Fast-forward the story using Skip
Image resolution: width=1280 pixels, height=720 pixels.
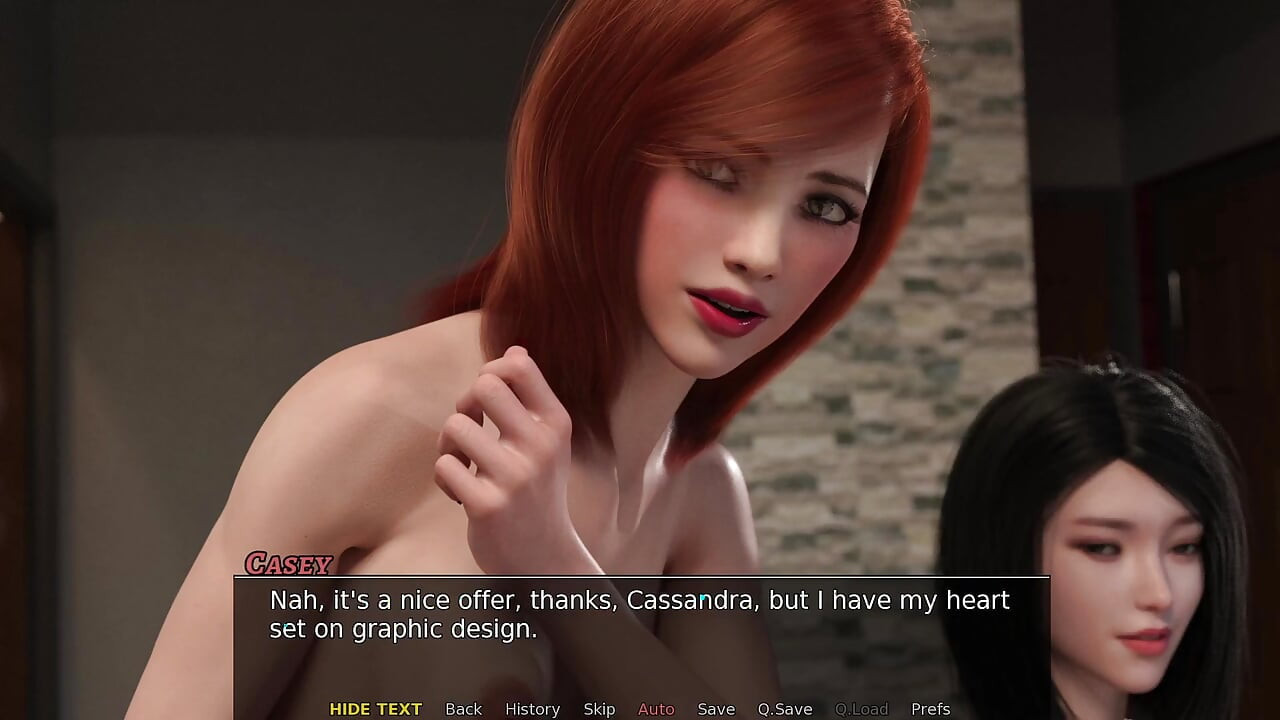point(600,708)
